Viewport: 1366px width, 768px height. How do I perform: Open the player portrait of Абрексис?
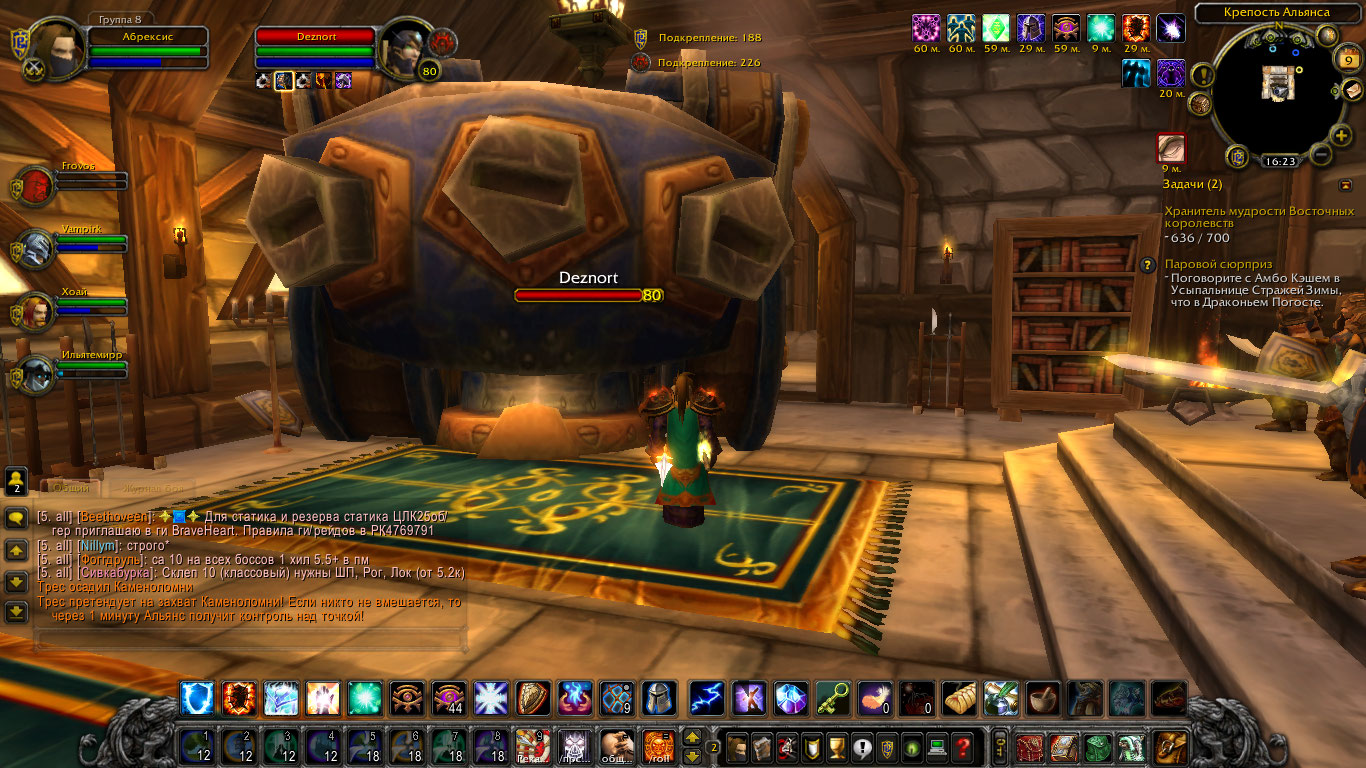click(57, 47)
